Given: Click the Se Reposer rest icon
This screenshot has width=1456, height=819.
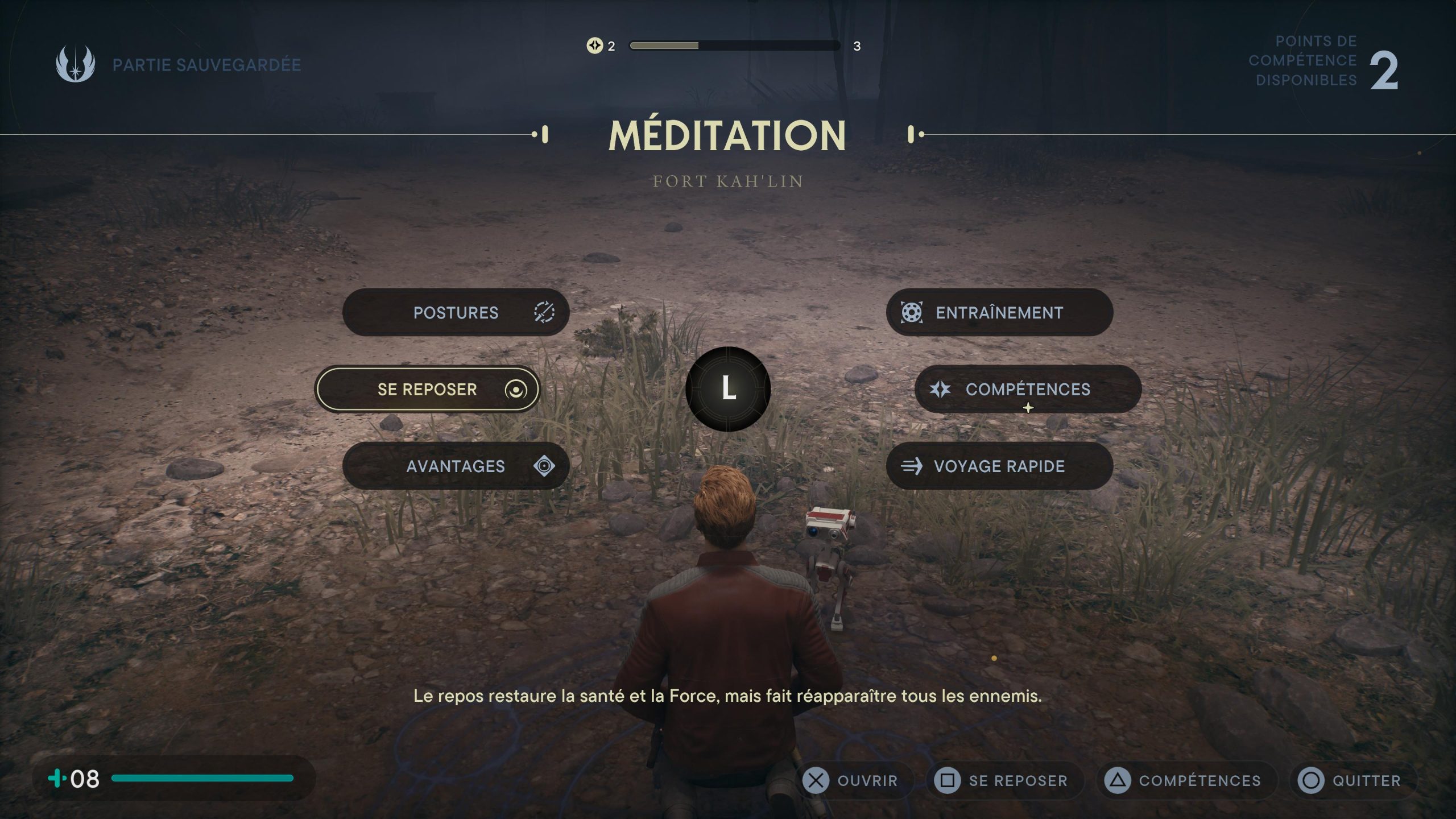Looking at the screenshot, I should point(517,390).
